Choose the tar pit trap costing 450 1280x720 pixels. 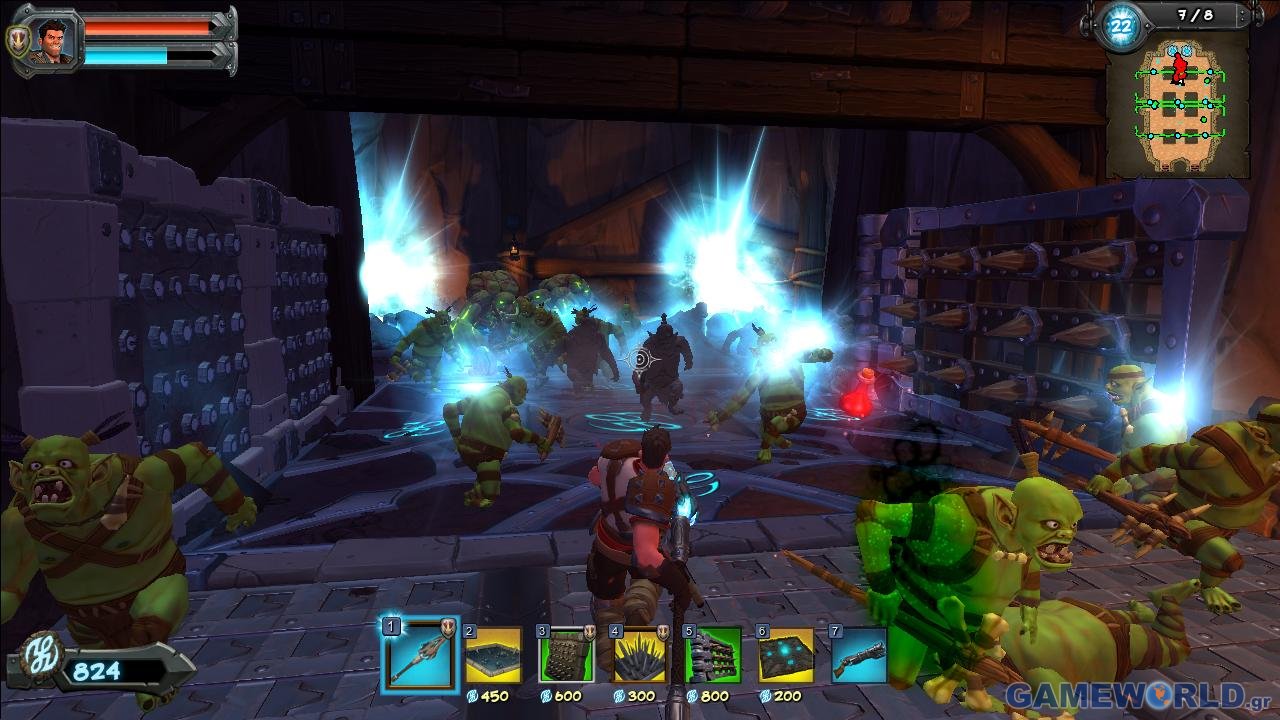[x=493, y=655]
